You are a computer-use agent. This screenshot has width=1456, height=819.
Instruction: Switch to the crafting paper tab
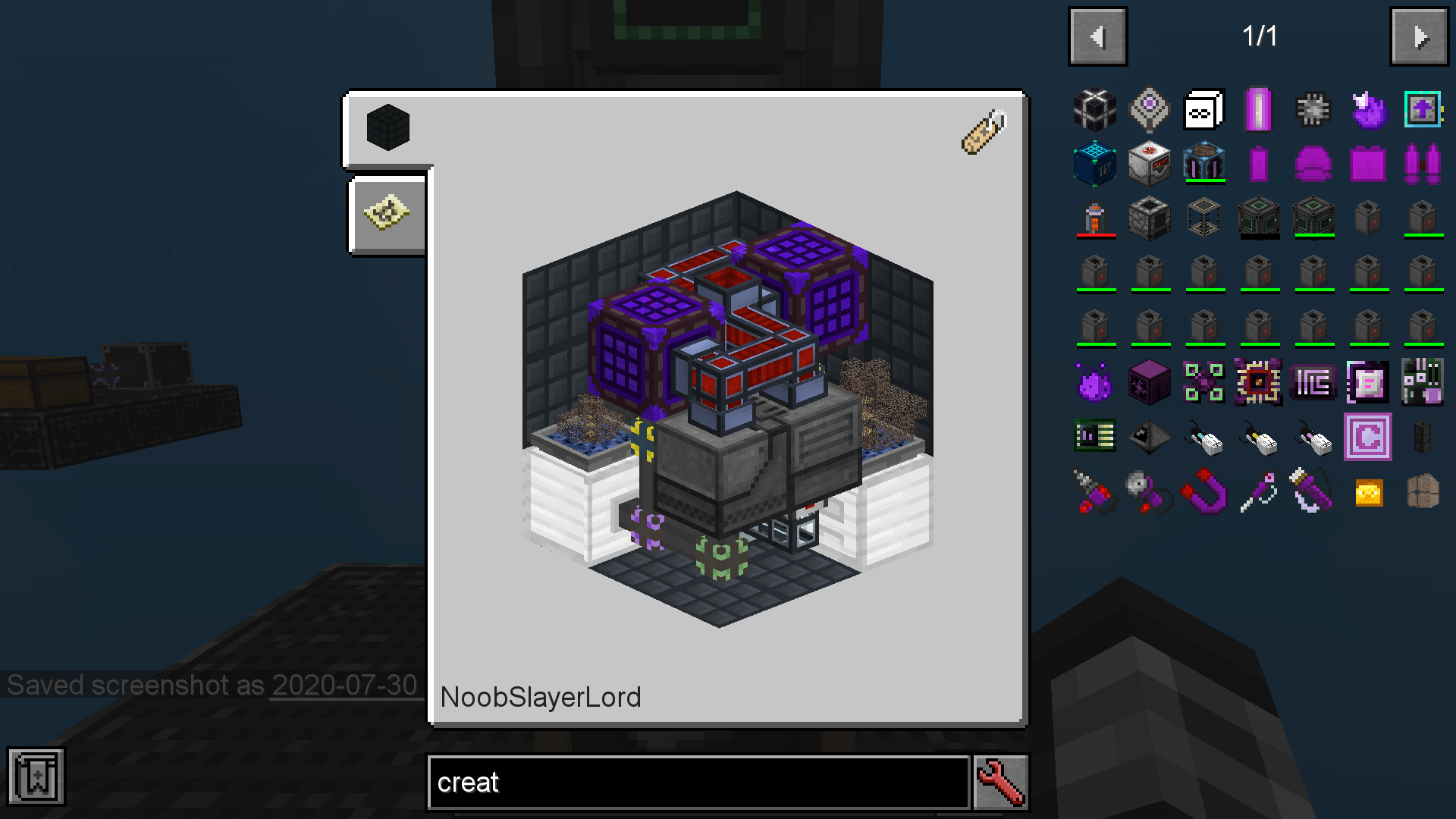[387, 215]
